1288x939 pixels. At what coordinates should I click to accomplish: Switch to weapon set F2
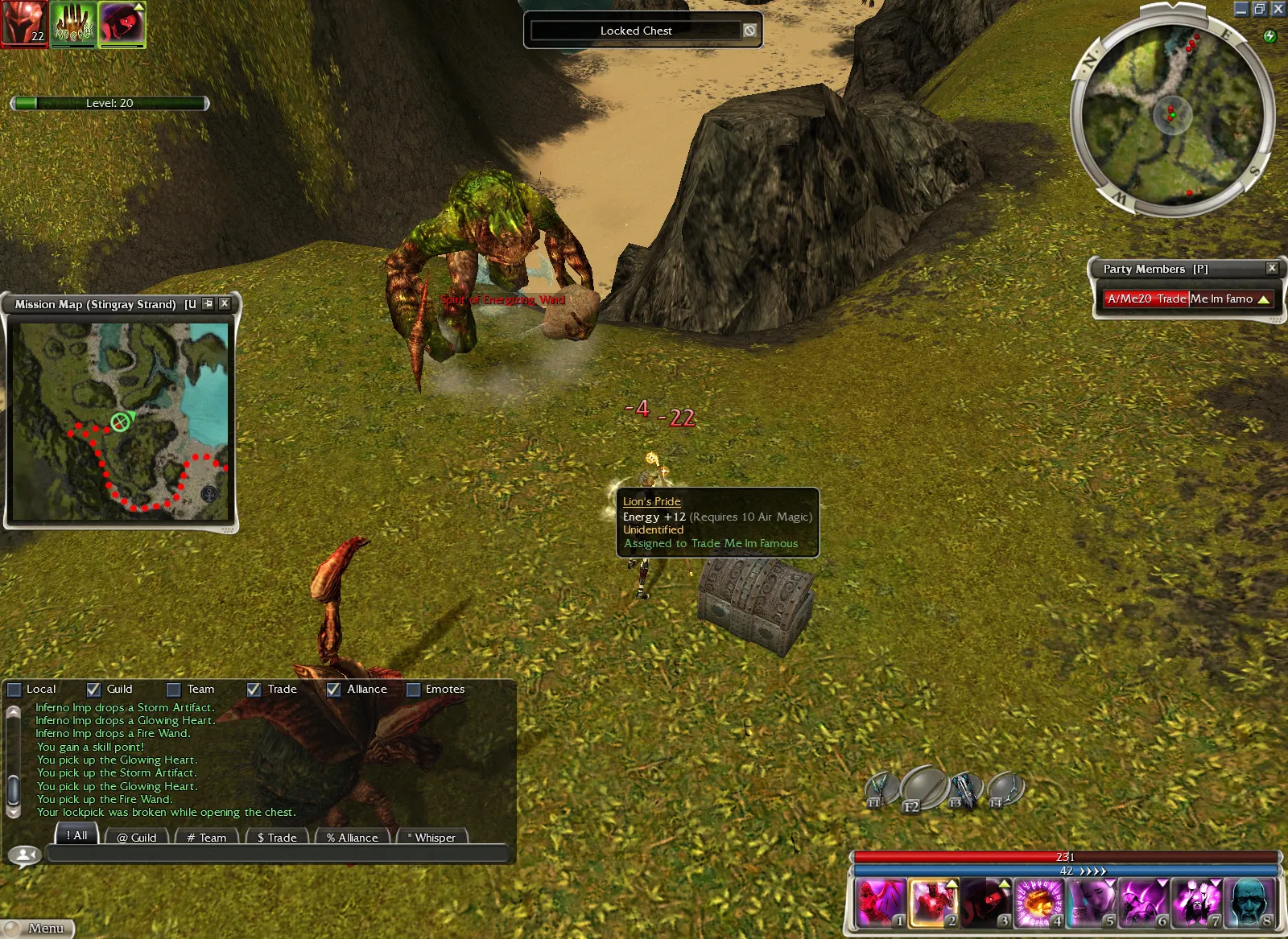pyautogui.click(x=924, y=787)
